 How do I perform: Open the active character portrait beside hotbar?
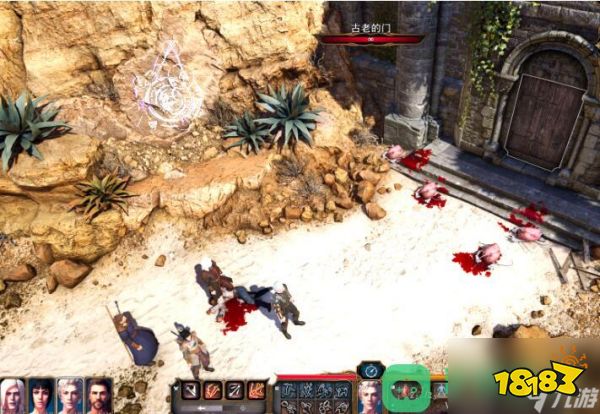(370, 395)
